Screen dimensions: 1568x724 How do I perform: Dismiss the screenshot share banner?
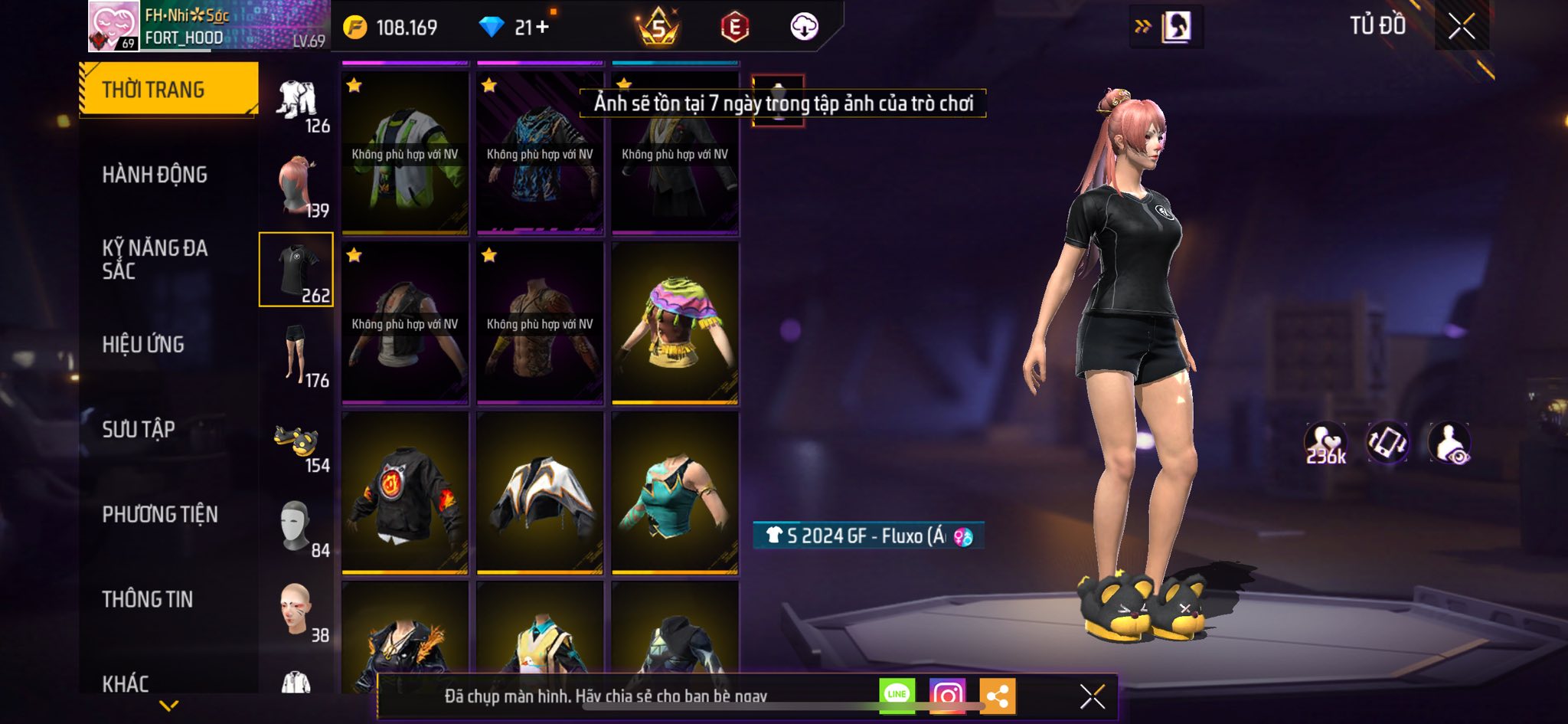[1092, 696]
